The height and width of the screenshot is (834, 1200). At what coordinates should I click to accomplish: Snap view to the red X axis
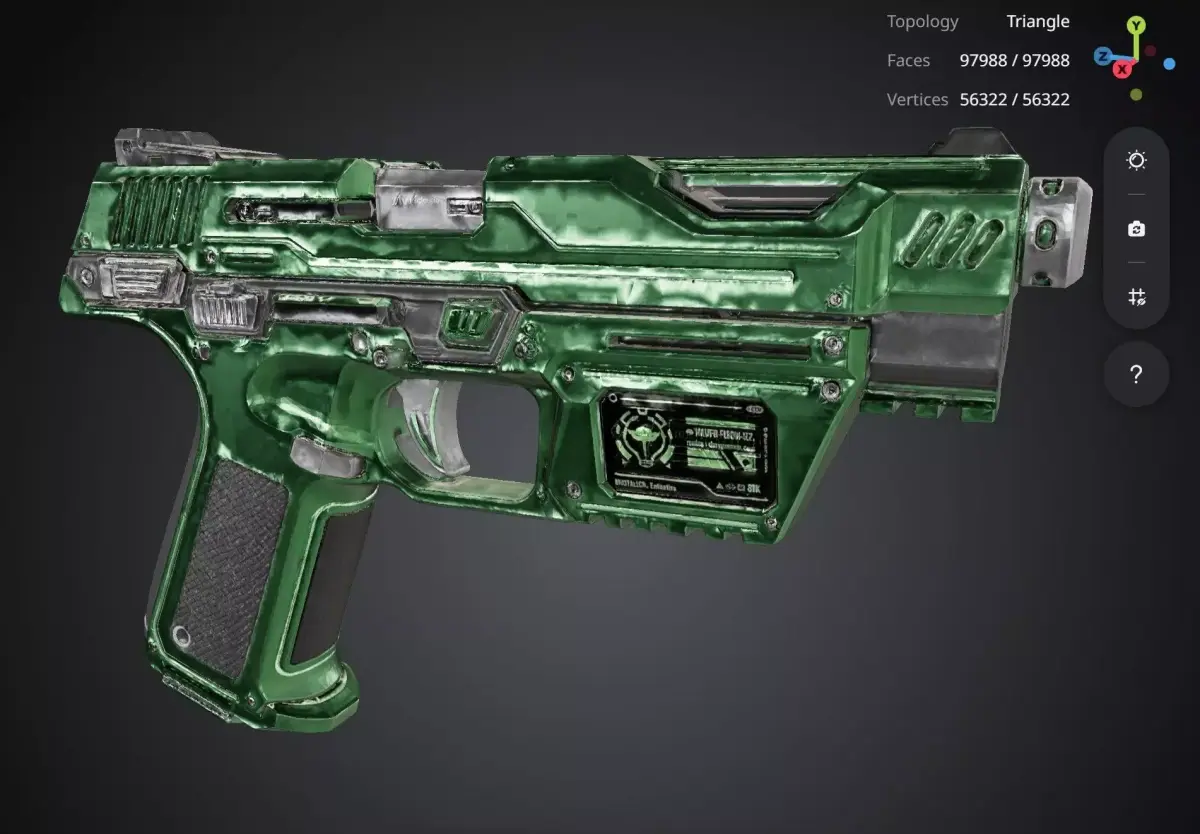(x=1124, y=69)
